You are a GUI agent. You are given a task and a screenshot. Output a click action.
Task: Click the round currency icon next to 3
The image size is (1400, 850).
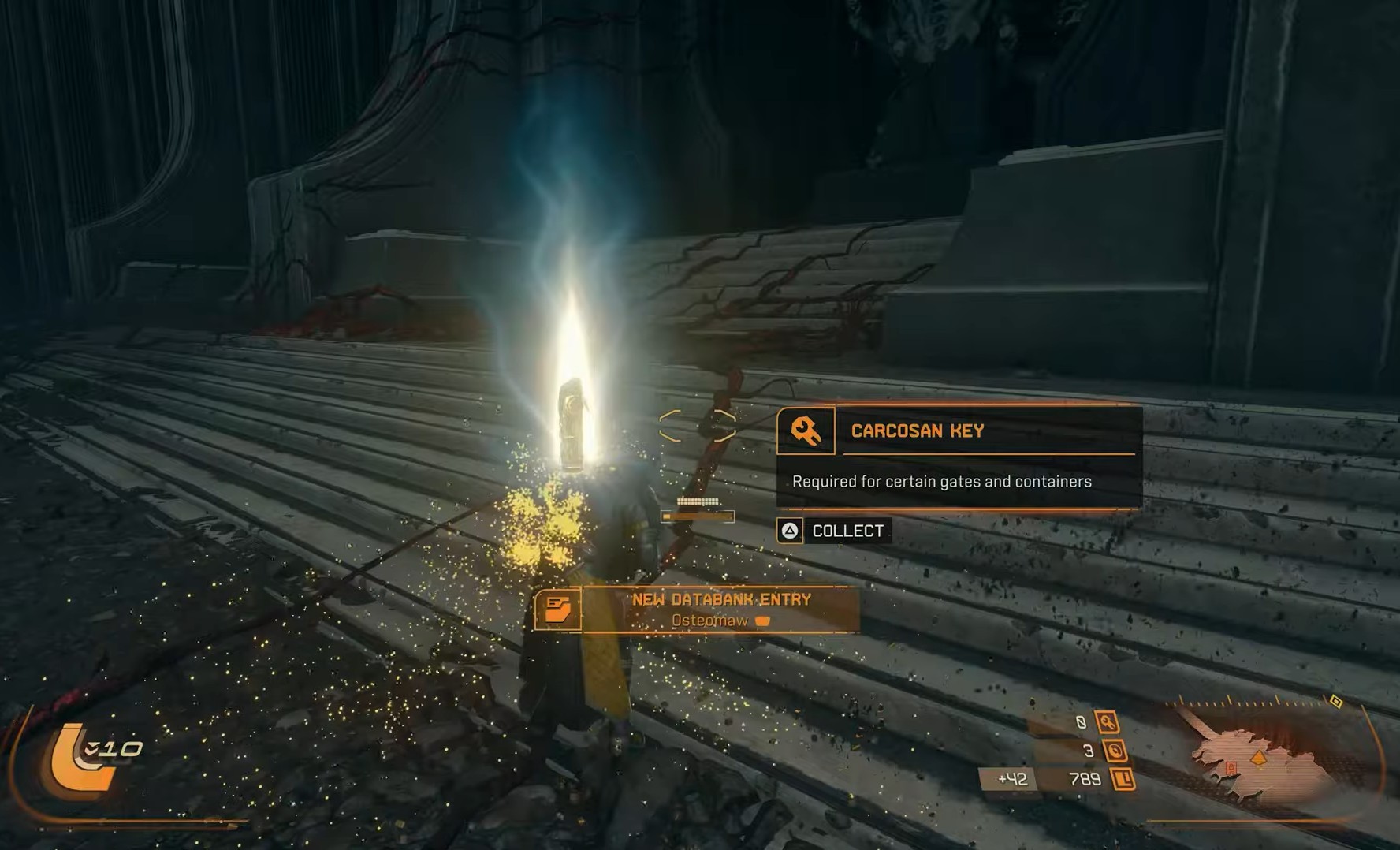point(1115,751)
